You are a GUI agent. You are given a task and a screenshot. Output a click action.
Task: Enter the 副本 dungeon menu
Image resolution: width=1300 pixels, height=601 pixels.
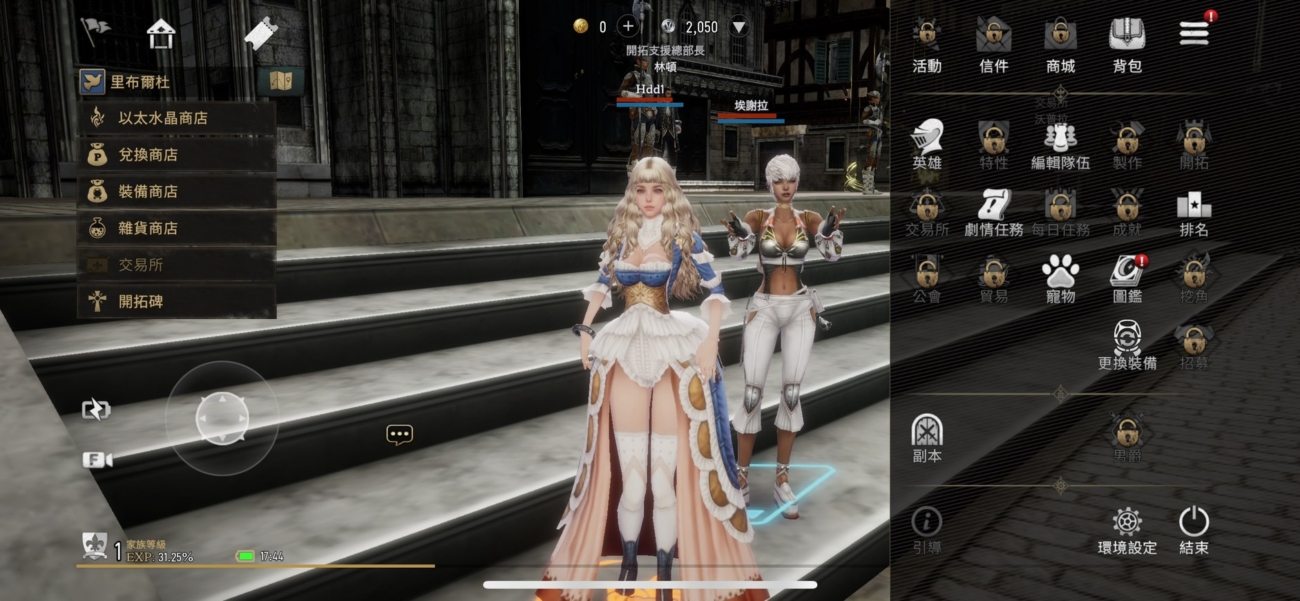[927, 439]
